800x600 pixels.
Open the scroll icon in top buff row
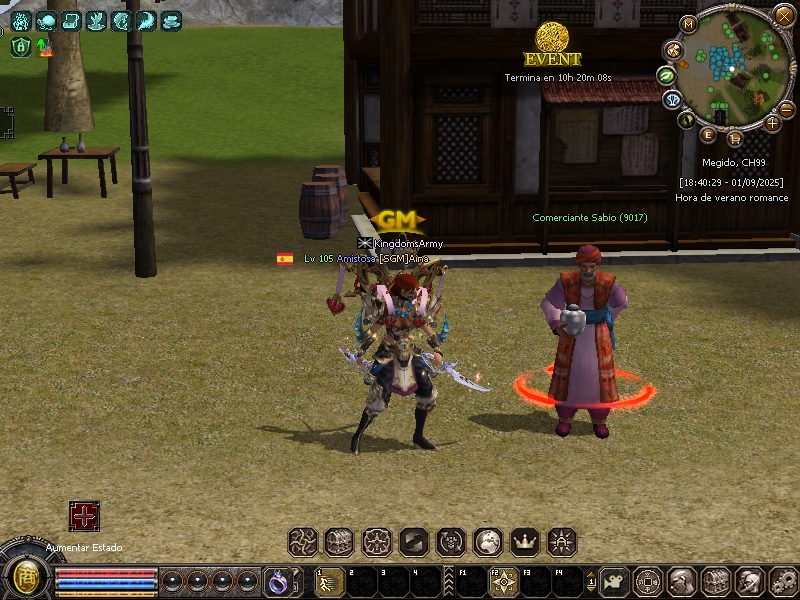click(x=70, y=20)
